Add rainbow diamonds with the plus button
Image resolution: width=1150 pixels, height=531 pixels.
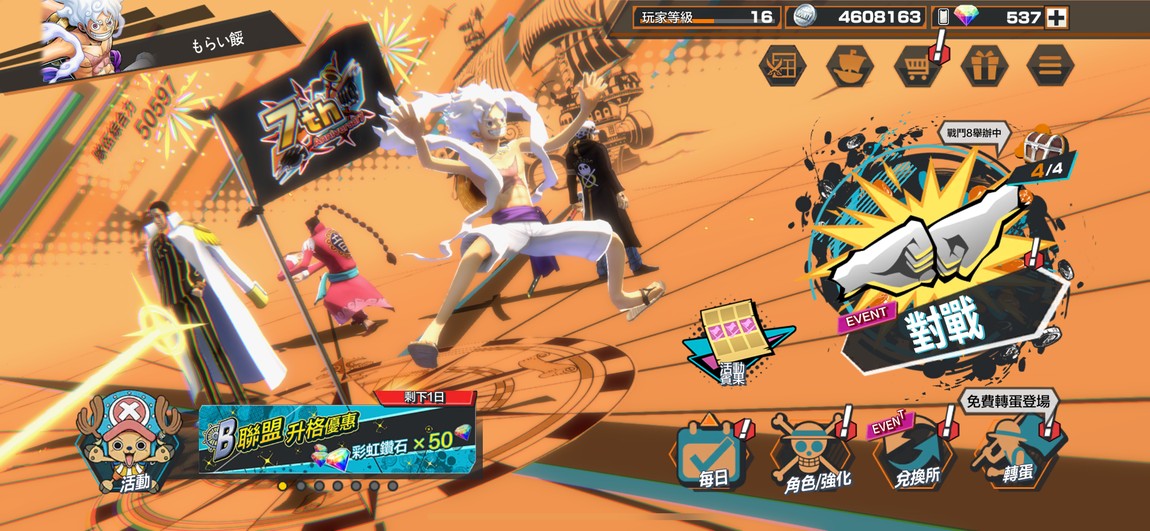(1055, 17)
